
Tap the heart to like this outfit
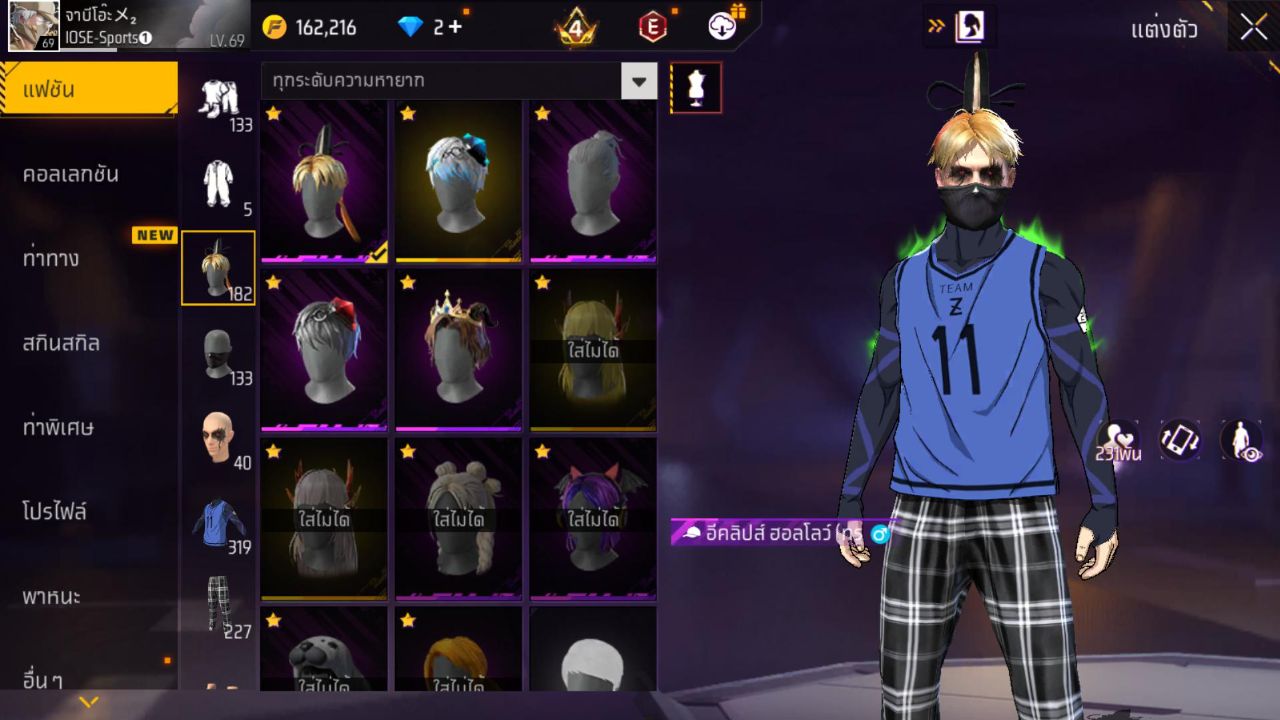[1116, 438]
